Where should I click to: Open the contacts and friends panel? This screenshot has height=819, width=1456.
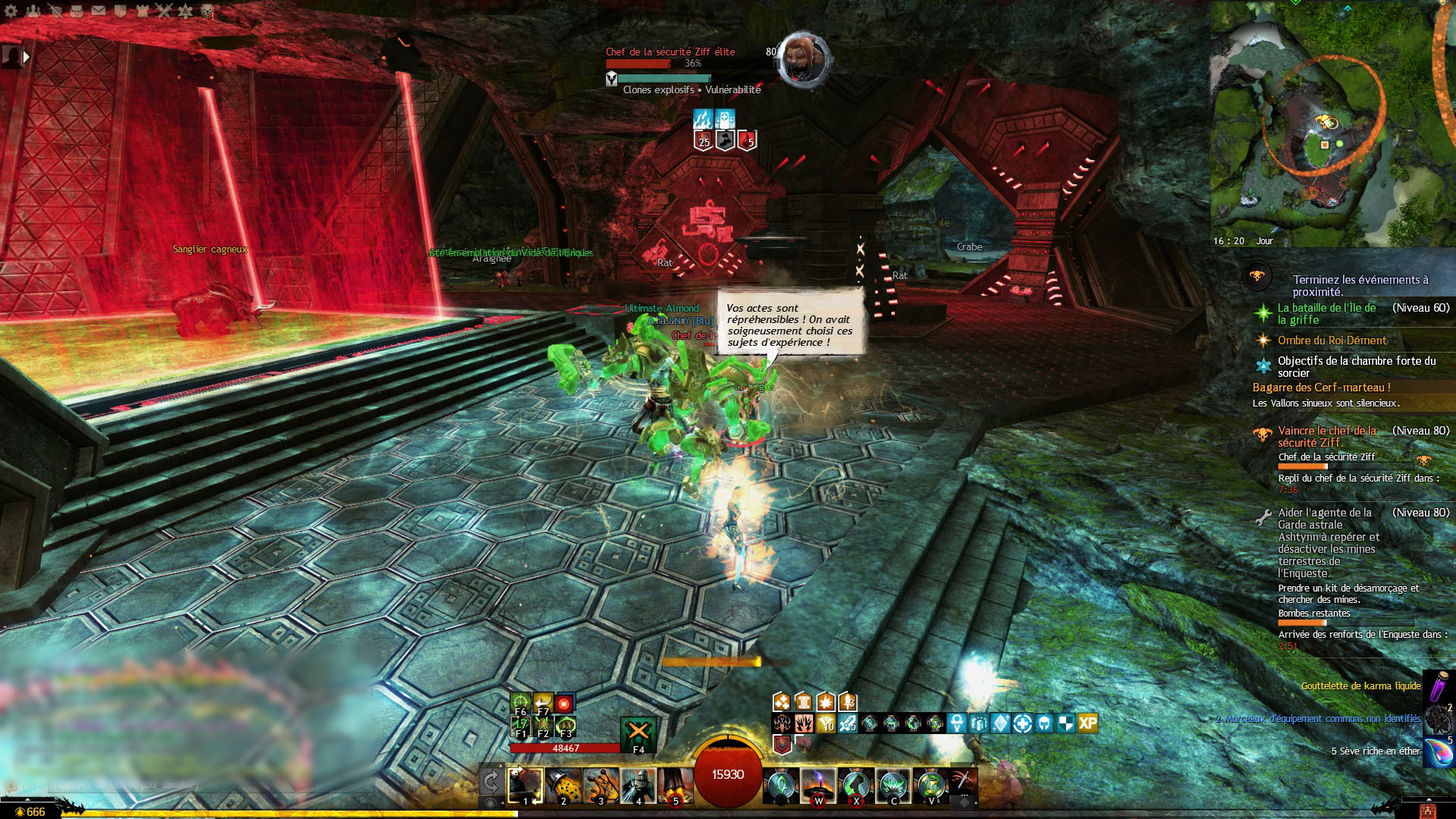pyautogui.click(x=33, y=11)
